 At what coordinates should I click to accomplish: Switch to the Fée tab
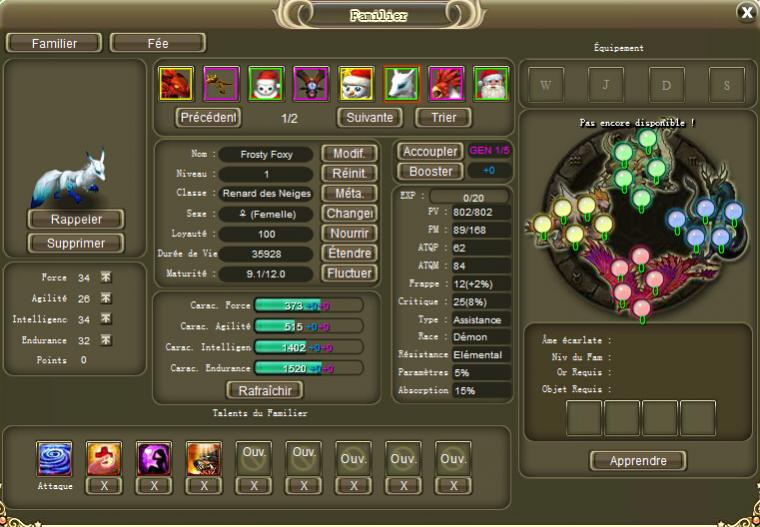tap(157, 43)
